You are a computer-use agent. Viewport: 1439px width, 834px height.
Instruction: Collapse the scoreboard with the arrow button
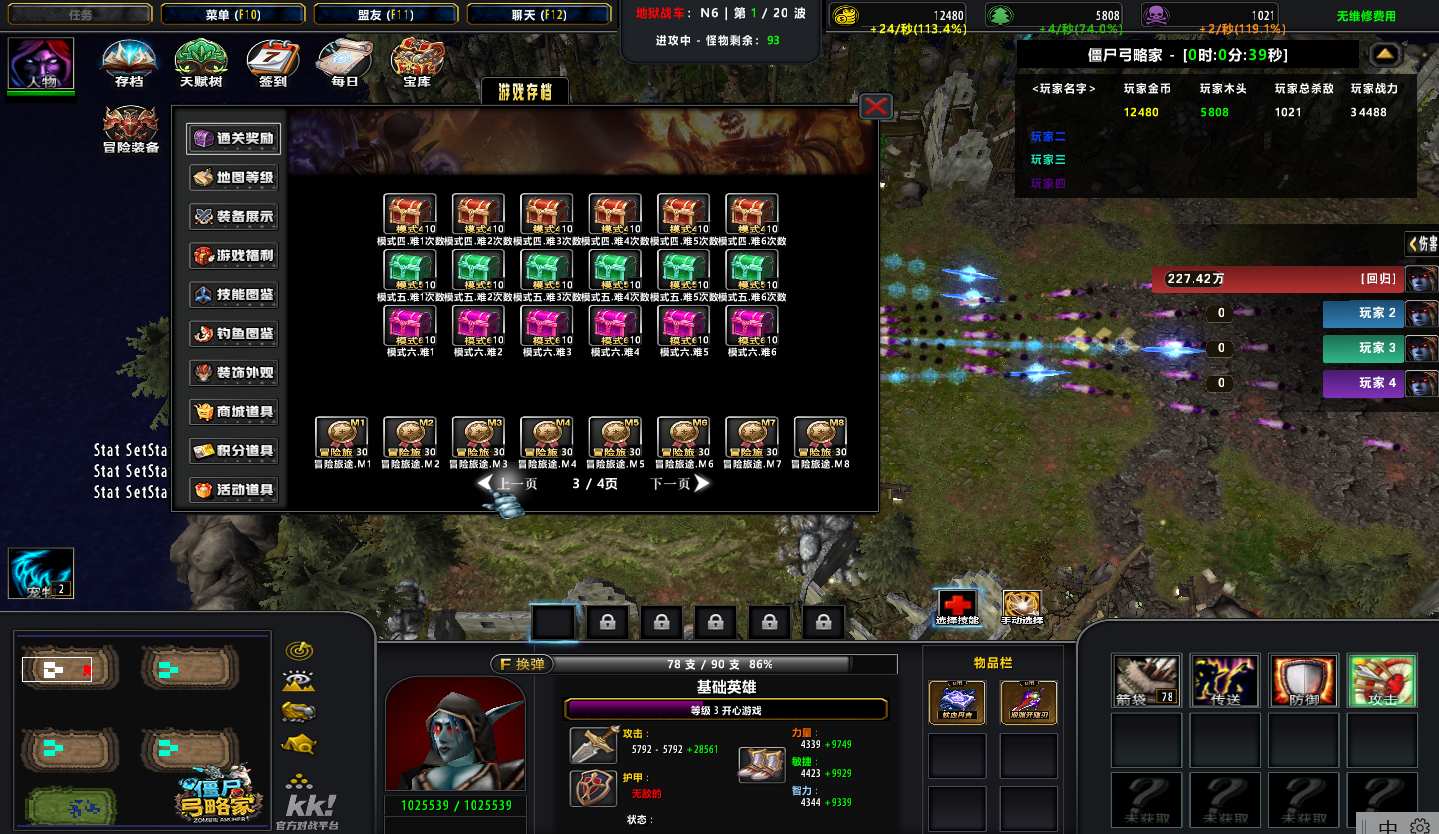(1385, 54)
